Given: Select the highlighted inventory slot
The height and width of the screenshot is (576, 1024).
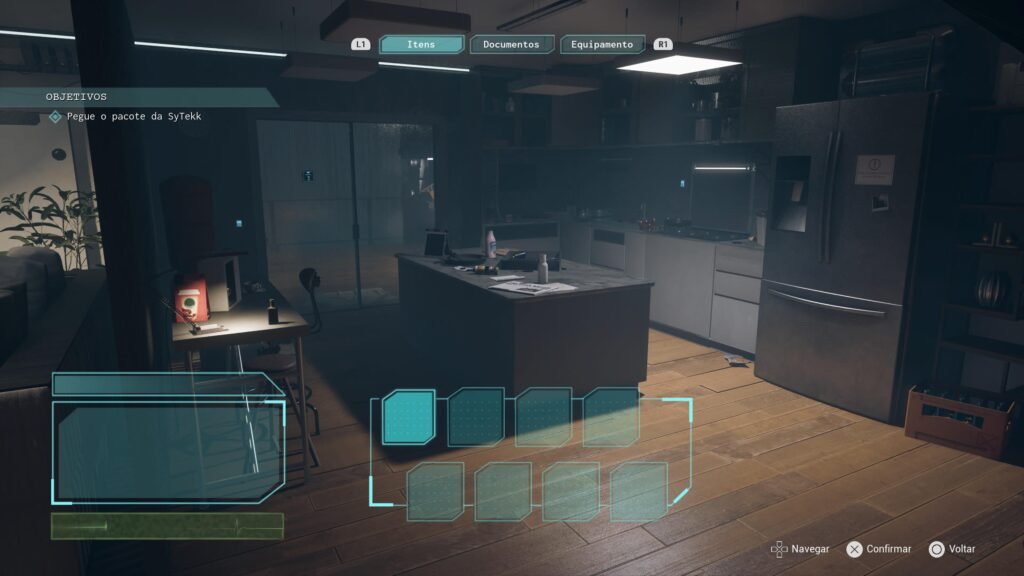Looking at the screenshot, I should click(x=408, y=416).
